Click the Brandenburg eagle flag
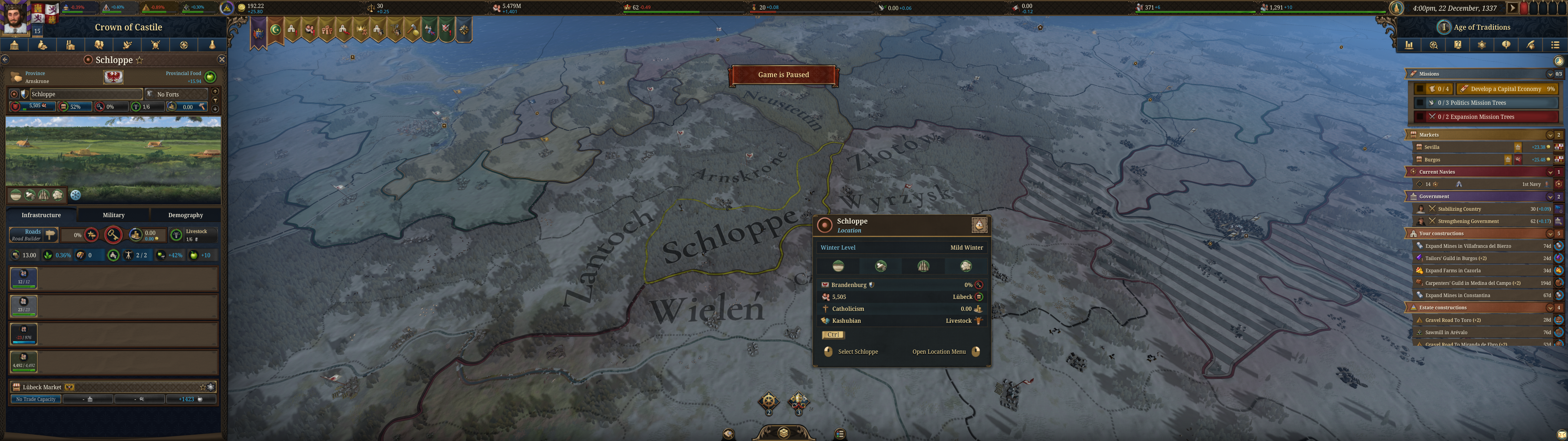 (x=113, y=77)
